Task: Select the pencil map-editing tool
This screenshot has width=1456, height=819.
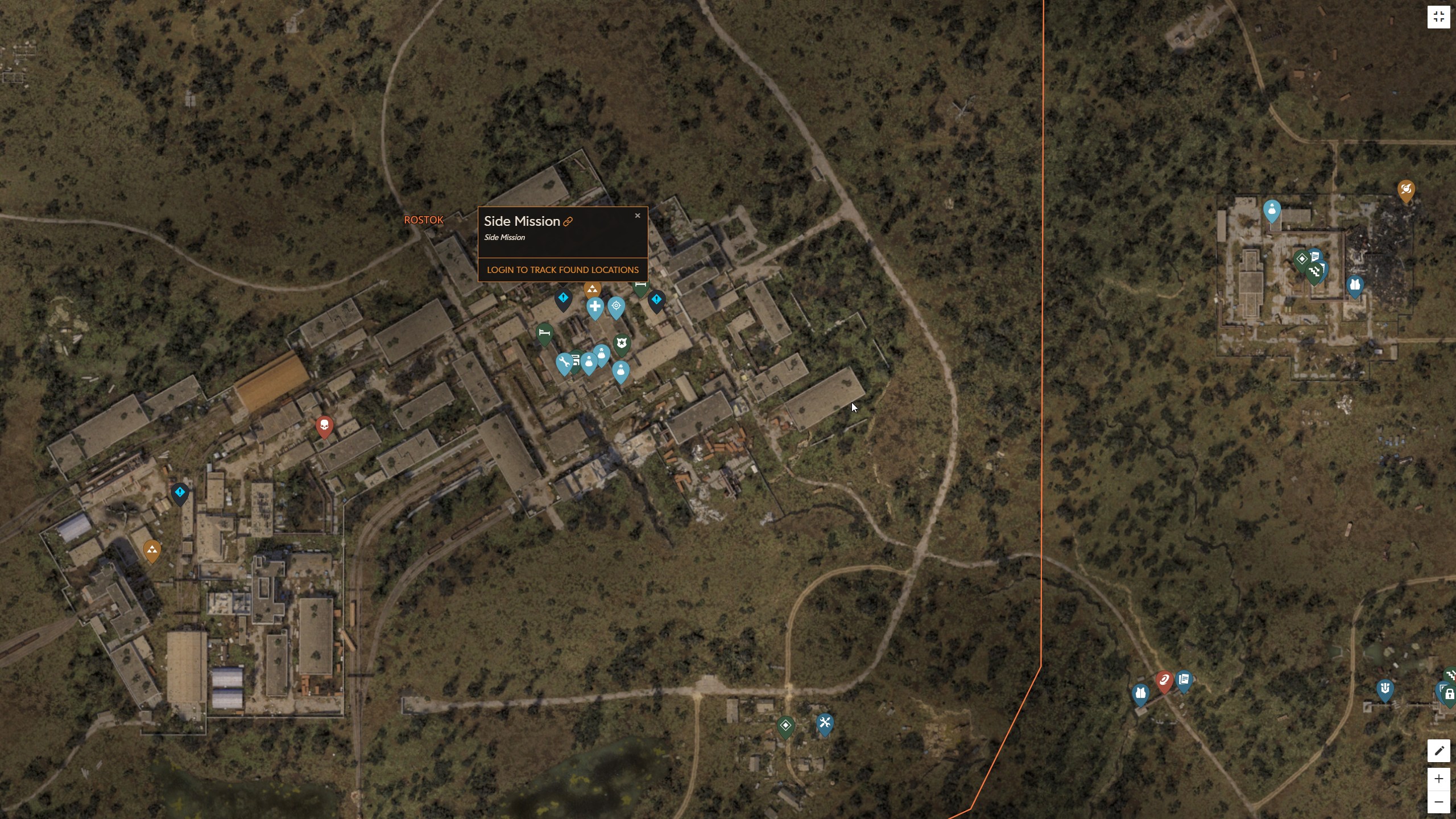Action: [x=1440, y=751]
